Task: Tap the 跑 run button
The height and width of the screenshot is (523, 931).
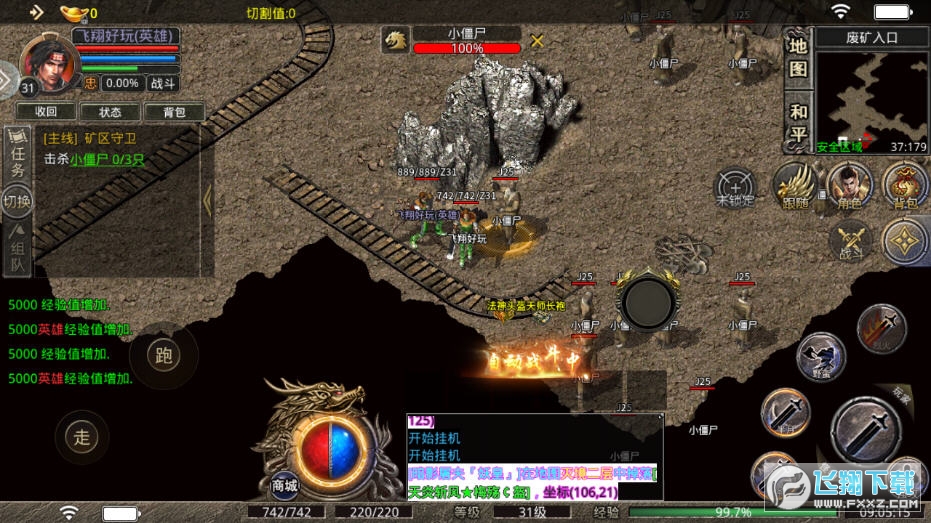Action: pyautogui.click(x=163, y=354)
